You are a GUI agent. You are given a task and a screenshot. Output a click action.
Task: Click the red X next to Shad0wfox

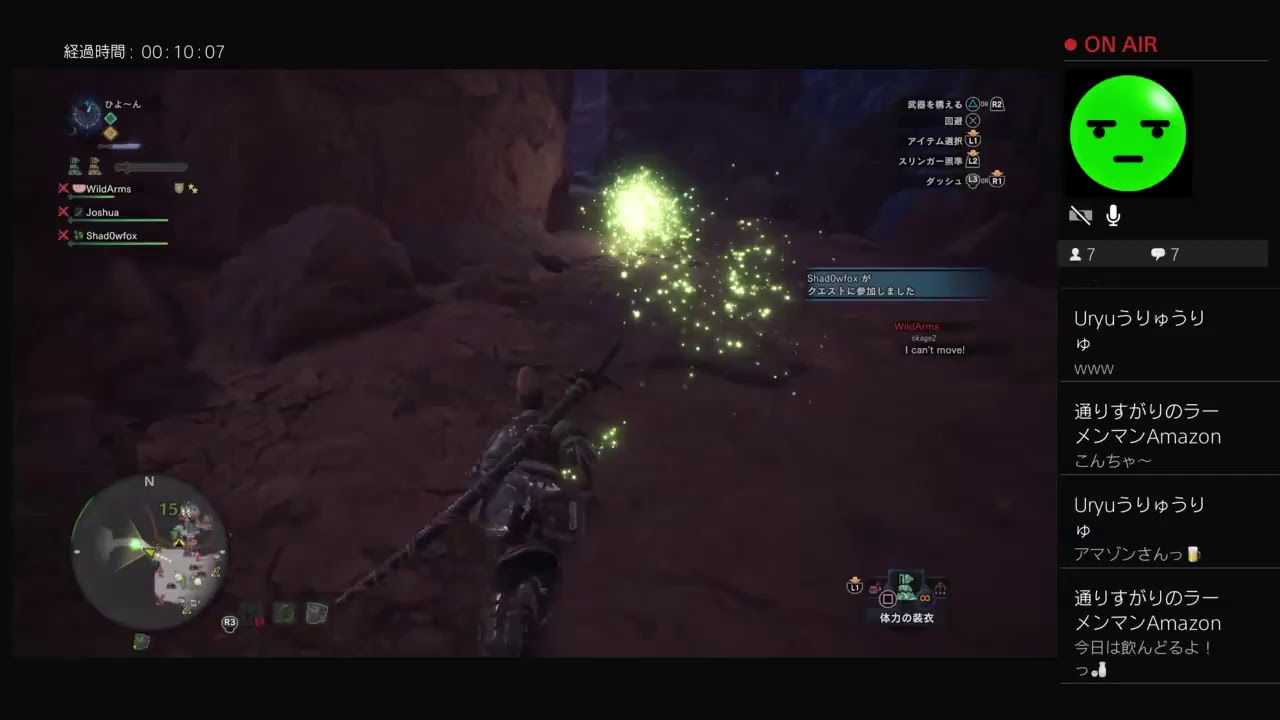point(63,235)
